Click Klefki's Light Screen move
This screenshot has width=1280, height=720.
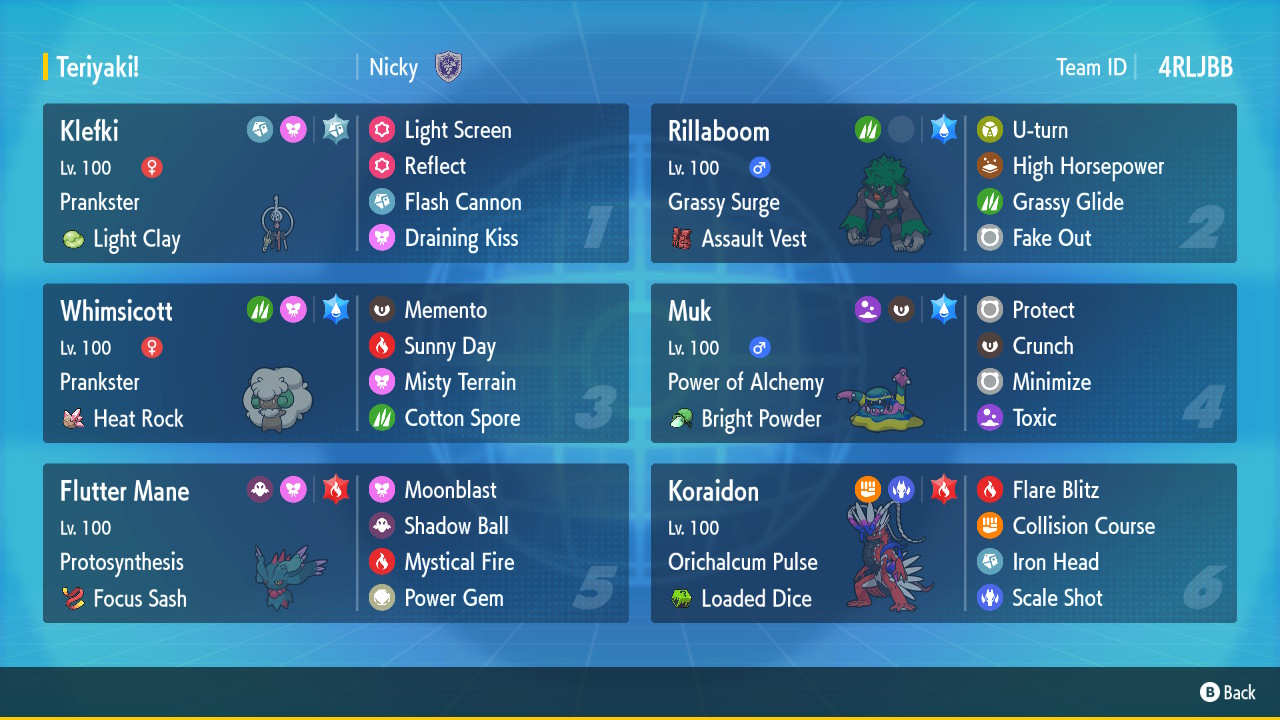[x=457, y=130]
